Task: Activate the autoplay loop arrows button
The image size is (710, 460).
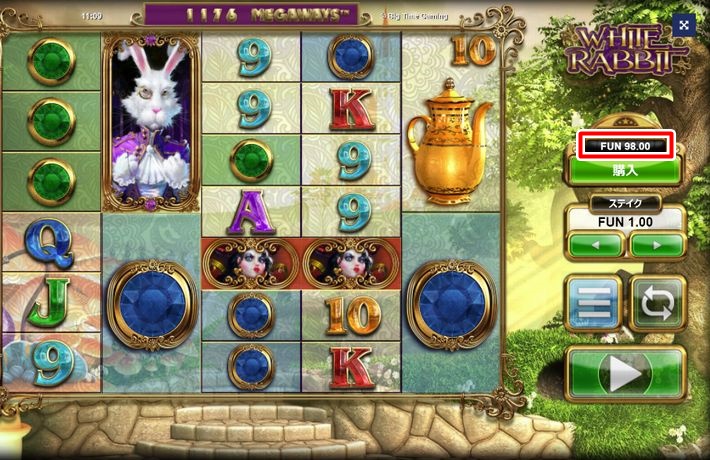Action: coord(657,303)
